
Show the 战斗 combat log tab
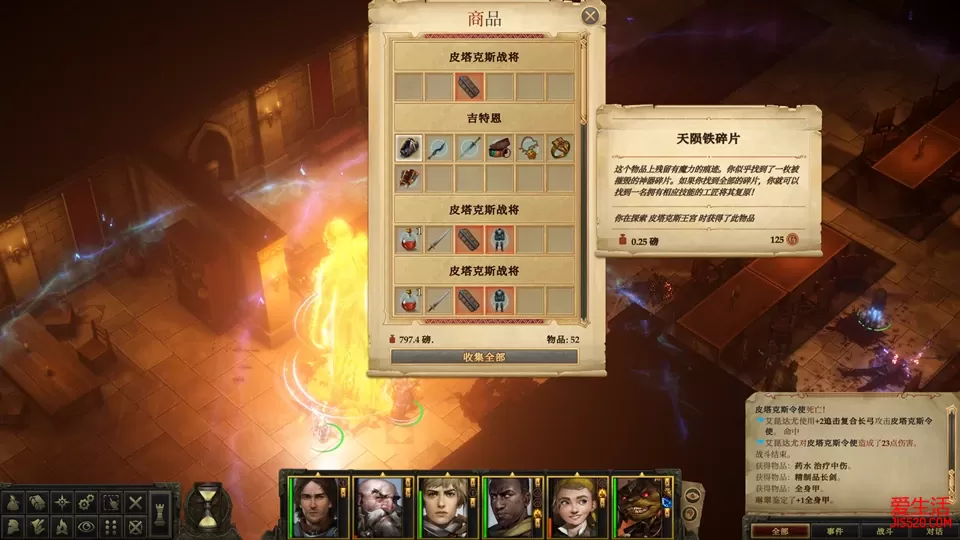point(884,531)
